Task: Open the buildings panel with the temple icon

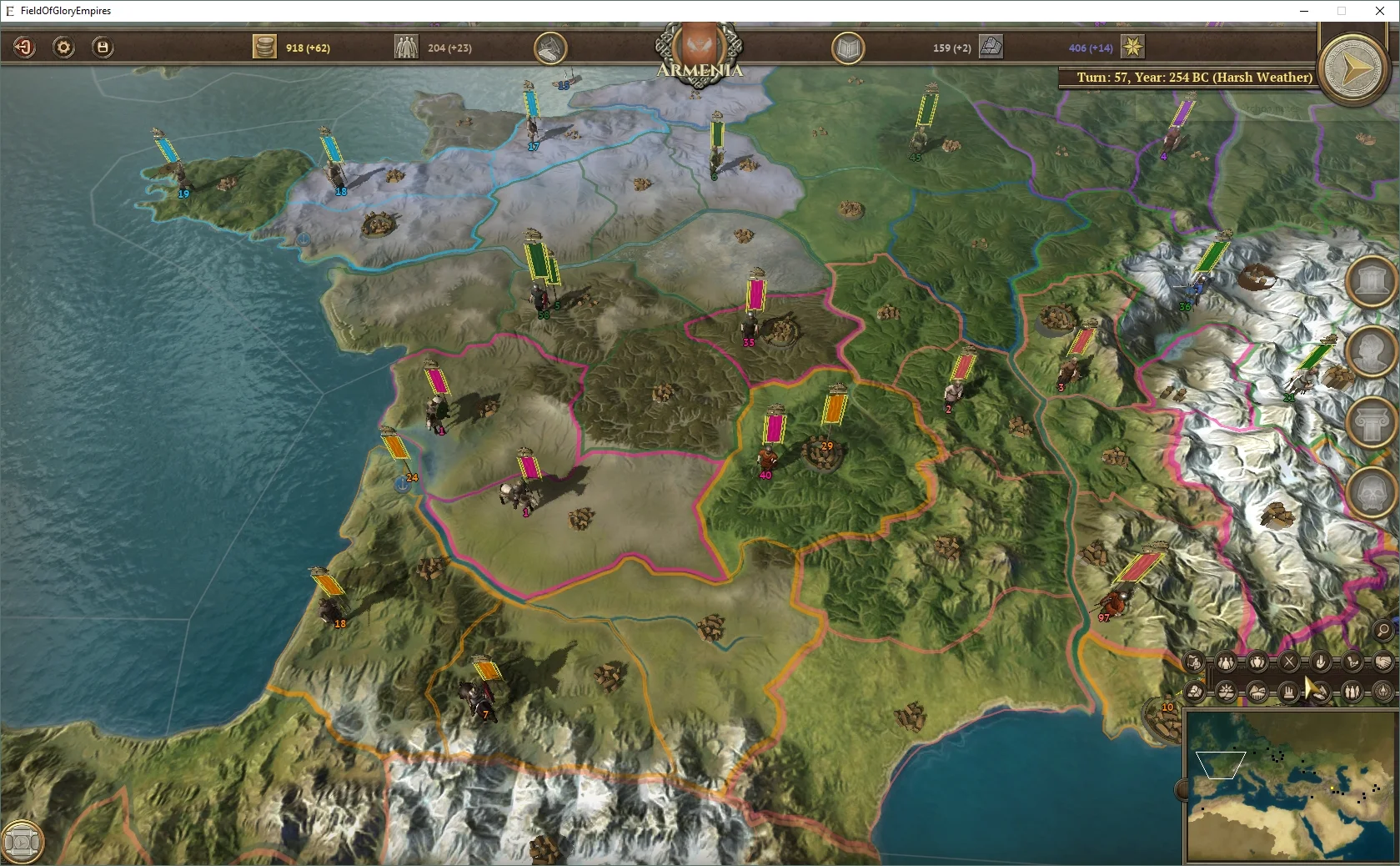Action: pyautogui.click(x=1371, y=280)
